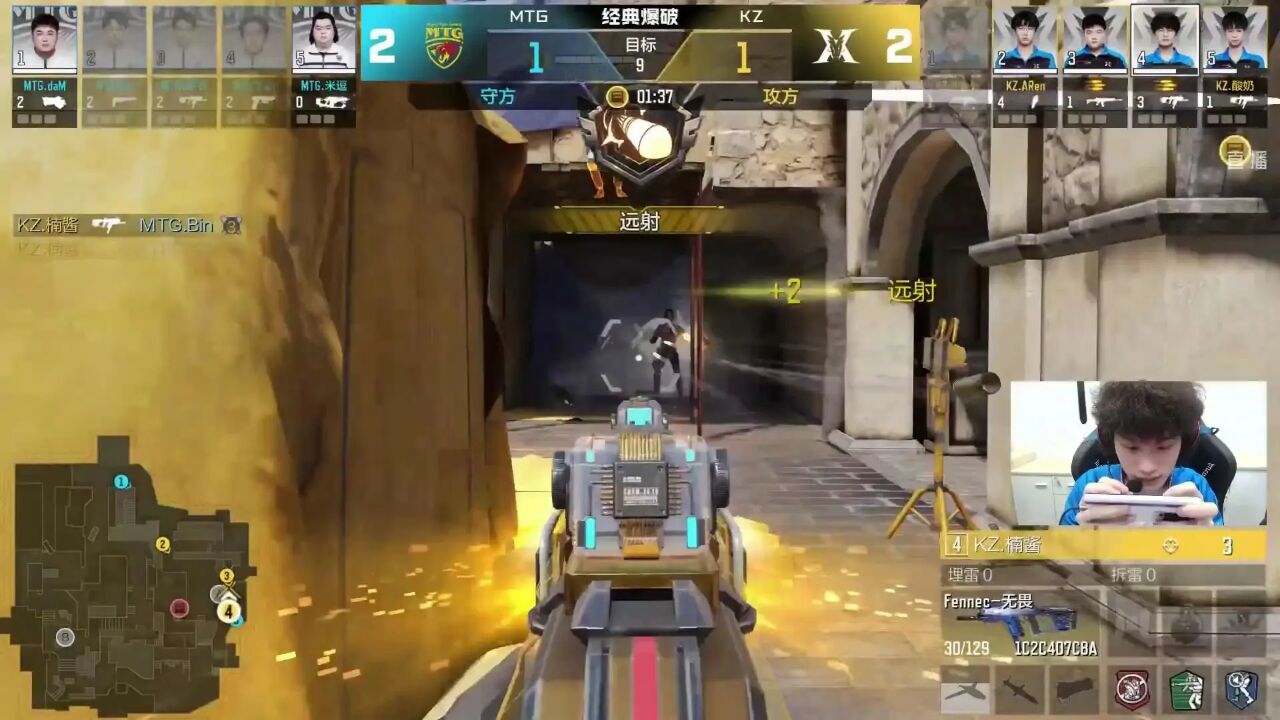Image resolution: width=1280 pixels, height=720 pixels.
Task: Click the KZ.楠酱 spectated player name bar
Action: click(1102, 545)
